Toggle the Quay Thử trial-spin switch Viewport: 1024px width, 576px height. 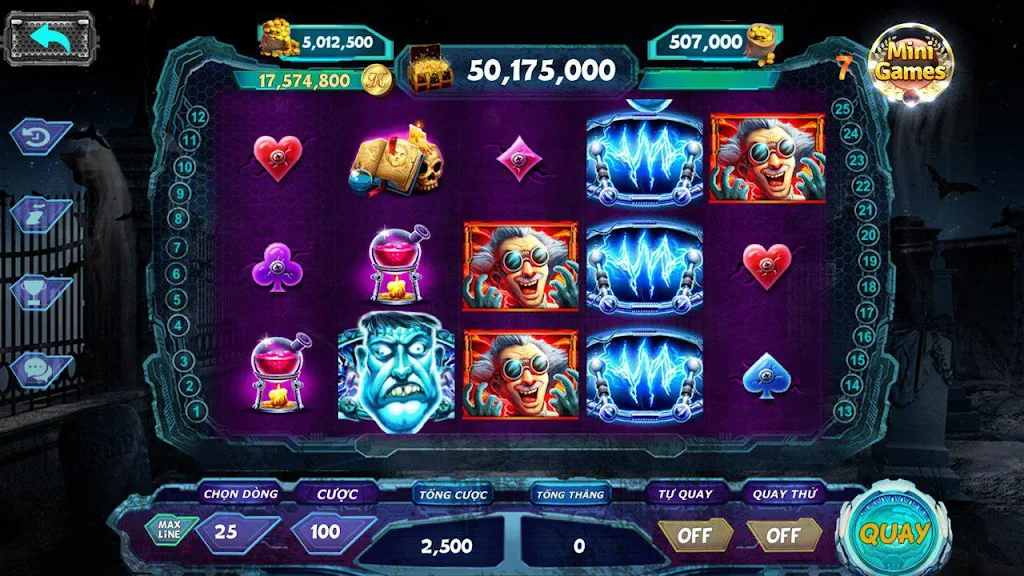point(783,535)
